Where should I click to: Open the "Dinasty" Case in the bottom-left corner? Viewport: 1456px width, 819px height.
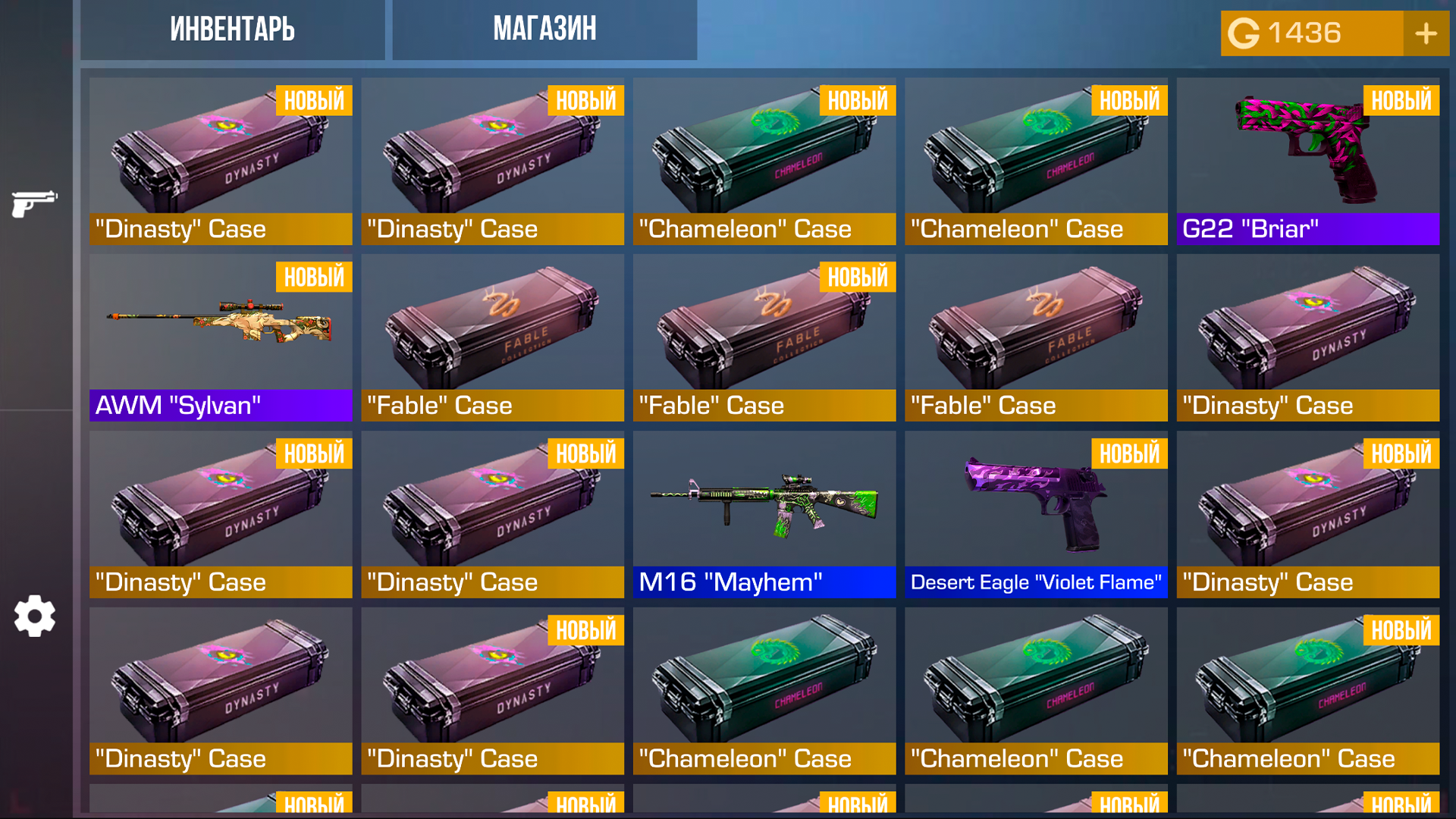tap(220, 690)
